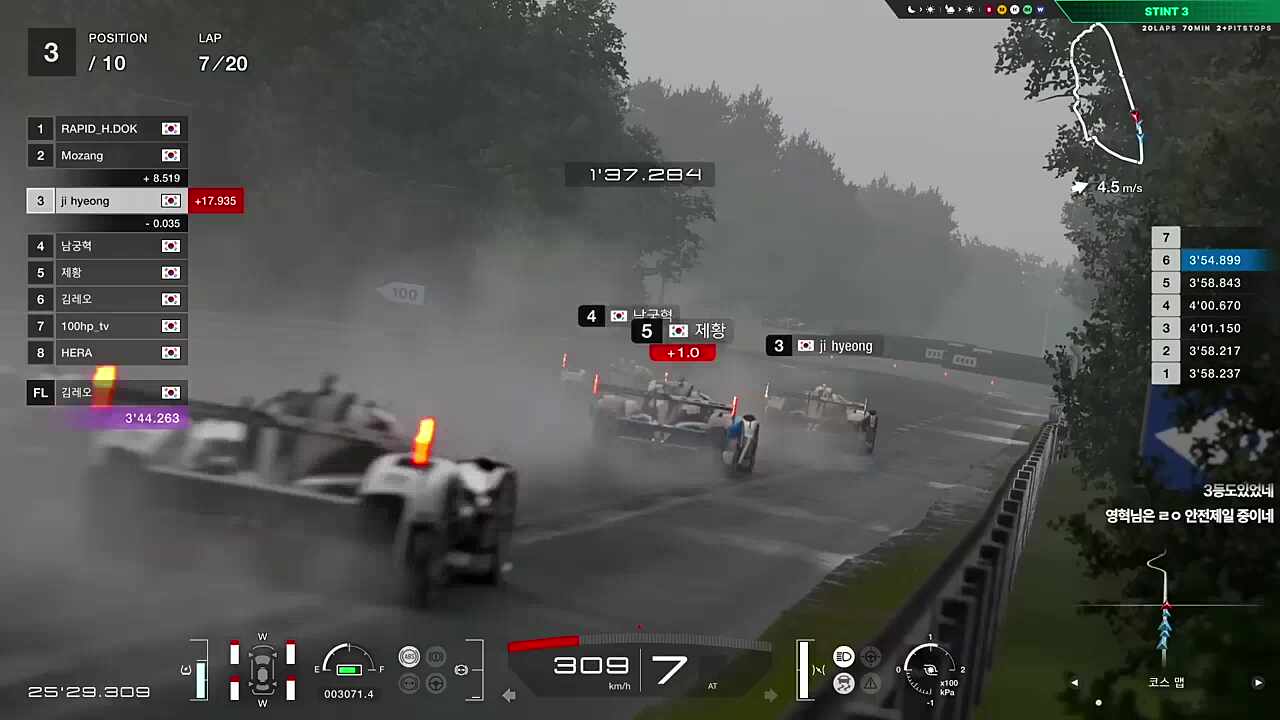This screenshot has width=1280, height=720.
Task: Select the lap 6 time 3'54.899
Action: 1213,261
